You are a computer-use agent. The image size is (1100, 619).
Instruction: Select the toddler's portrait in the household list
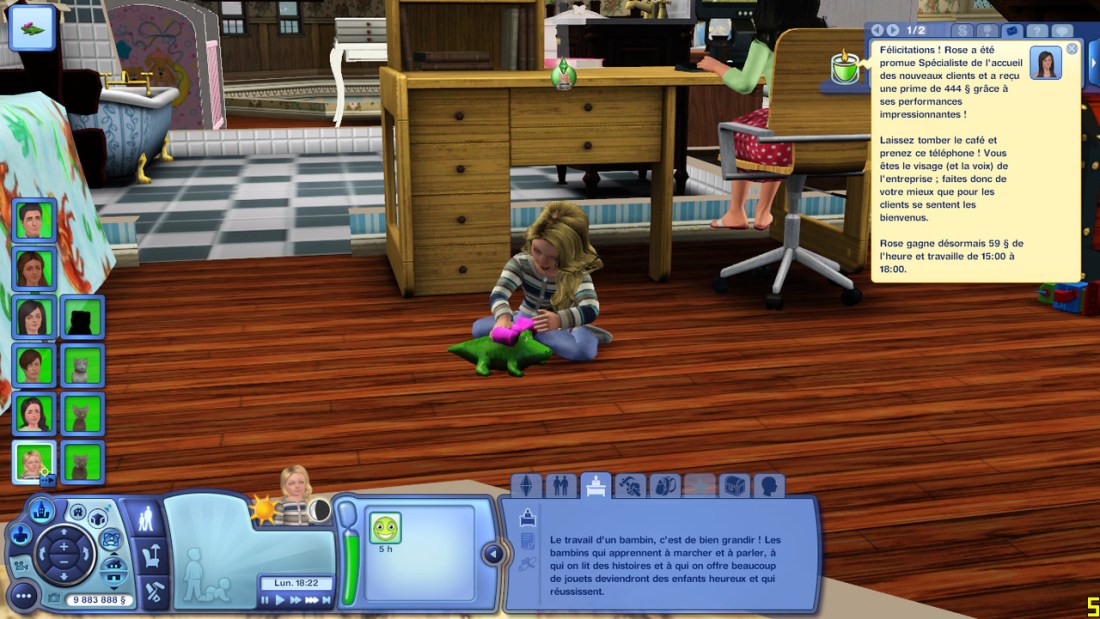coord(33,461)
